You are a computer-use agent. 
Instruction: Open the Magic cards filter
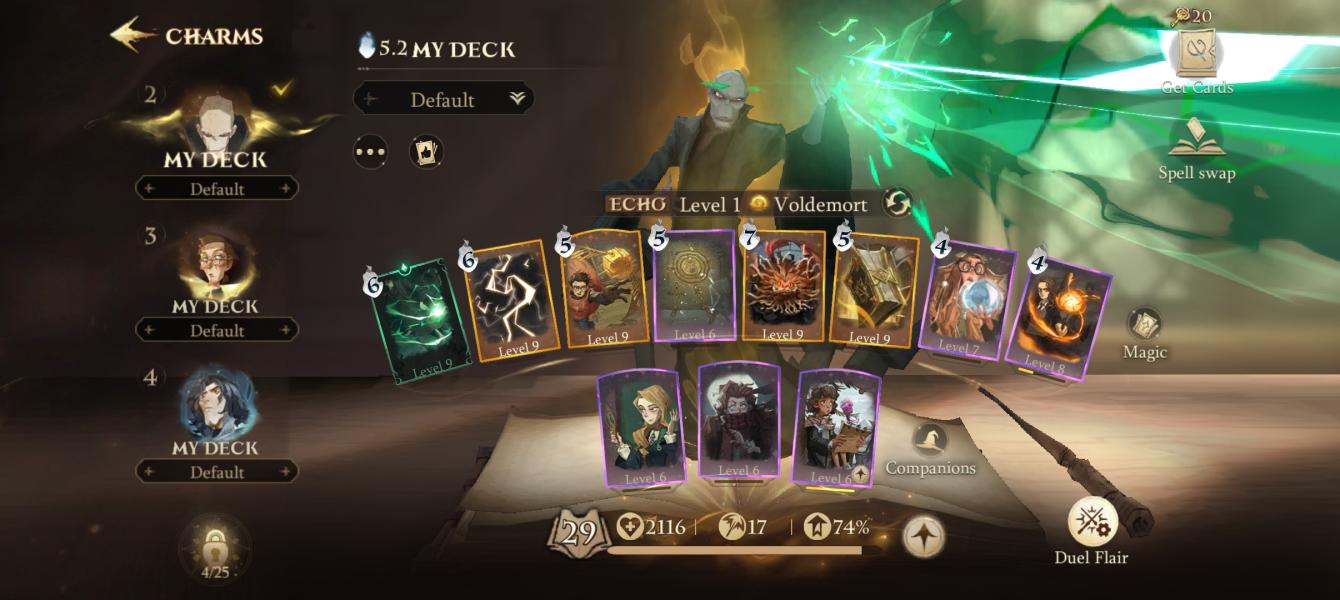[x=1144, y=332]
